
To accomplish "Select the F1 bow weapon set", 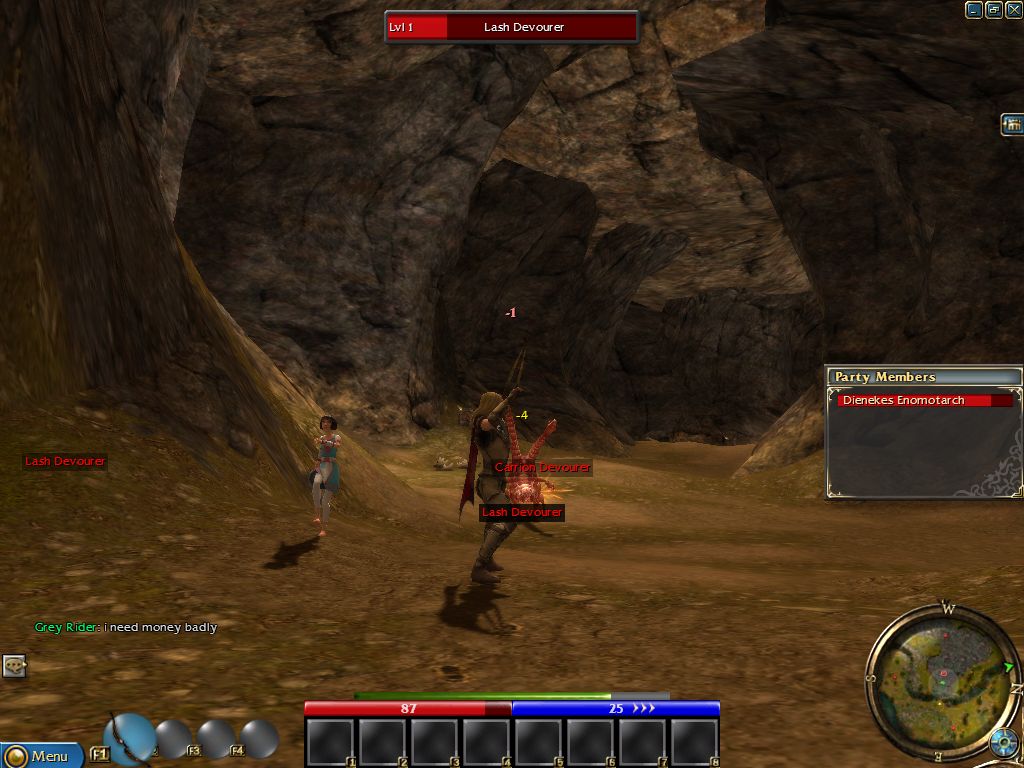I will [x=128, y=738].
